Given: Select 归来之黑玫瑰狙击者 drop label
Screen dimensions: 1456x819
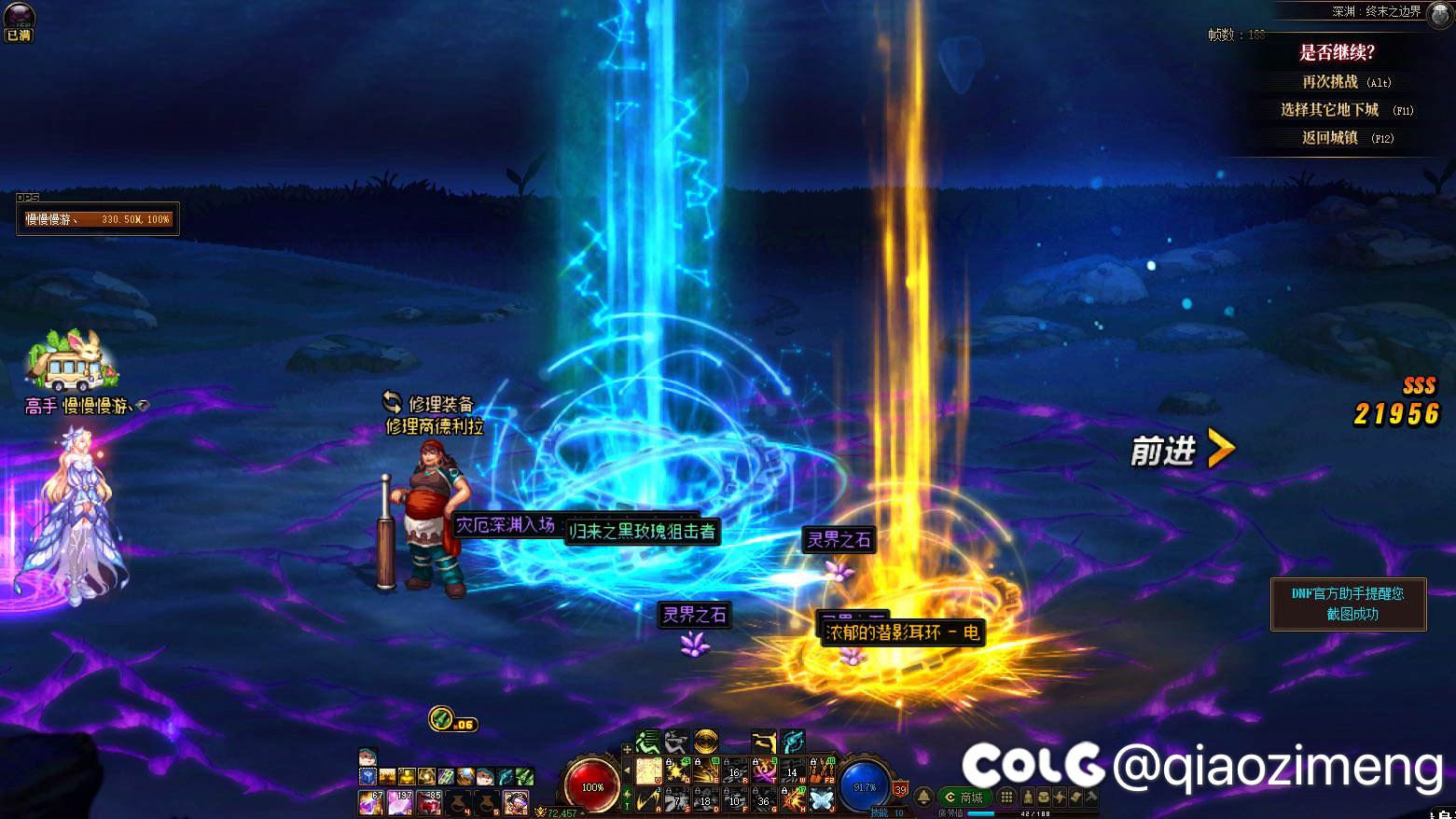Looking at the screenshot, I should [643, 532].
